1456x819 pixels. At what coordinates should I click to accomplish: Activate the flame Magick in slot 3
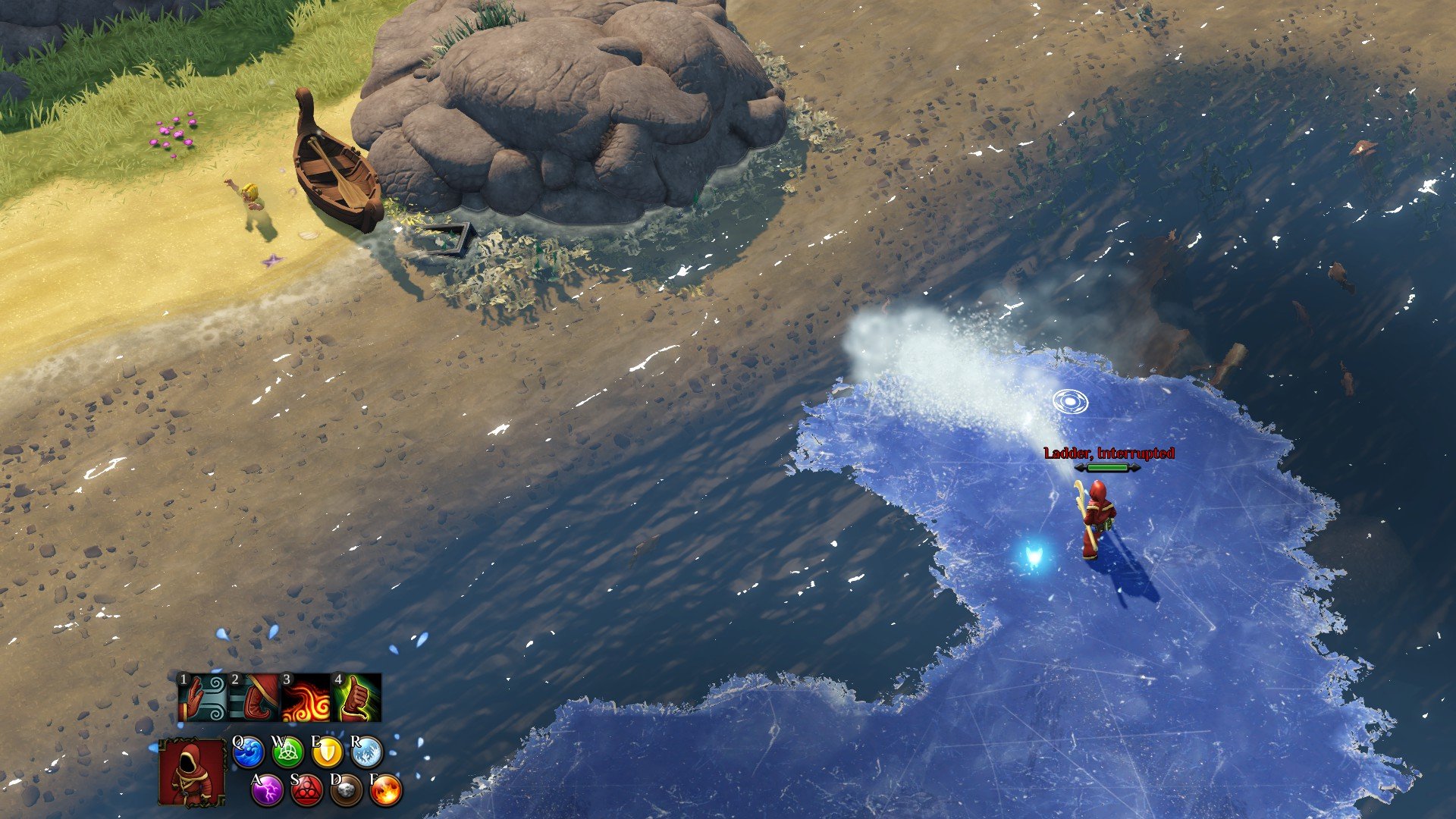point(306,697)
